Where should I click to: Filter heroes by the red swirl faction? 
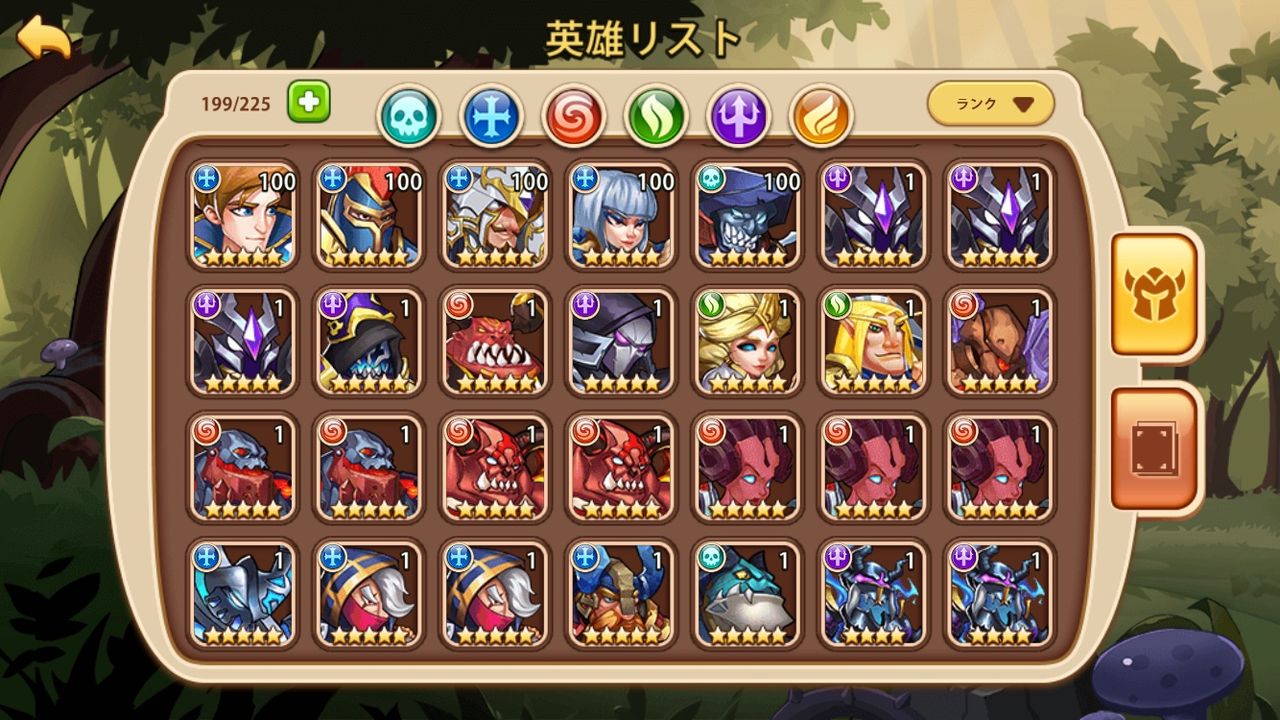pyautogui.click(x=575, y=113)
